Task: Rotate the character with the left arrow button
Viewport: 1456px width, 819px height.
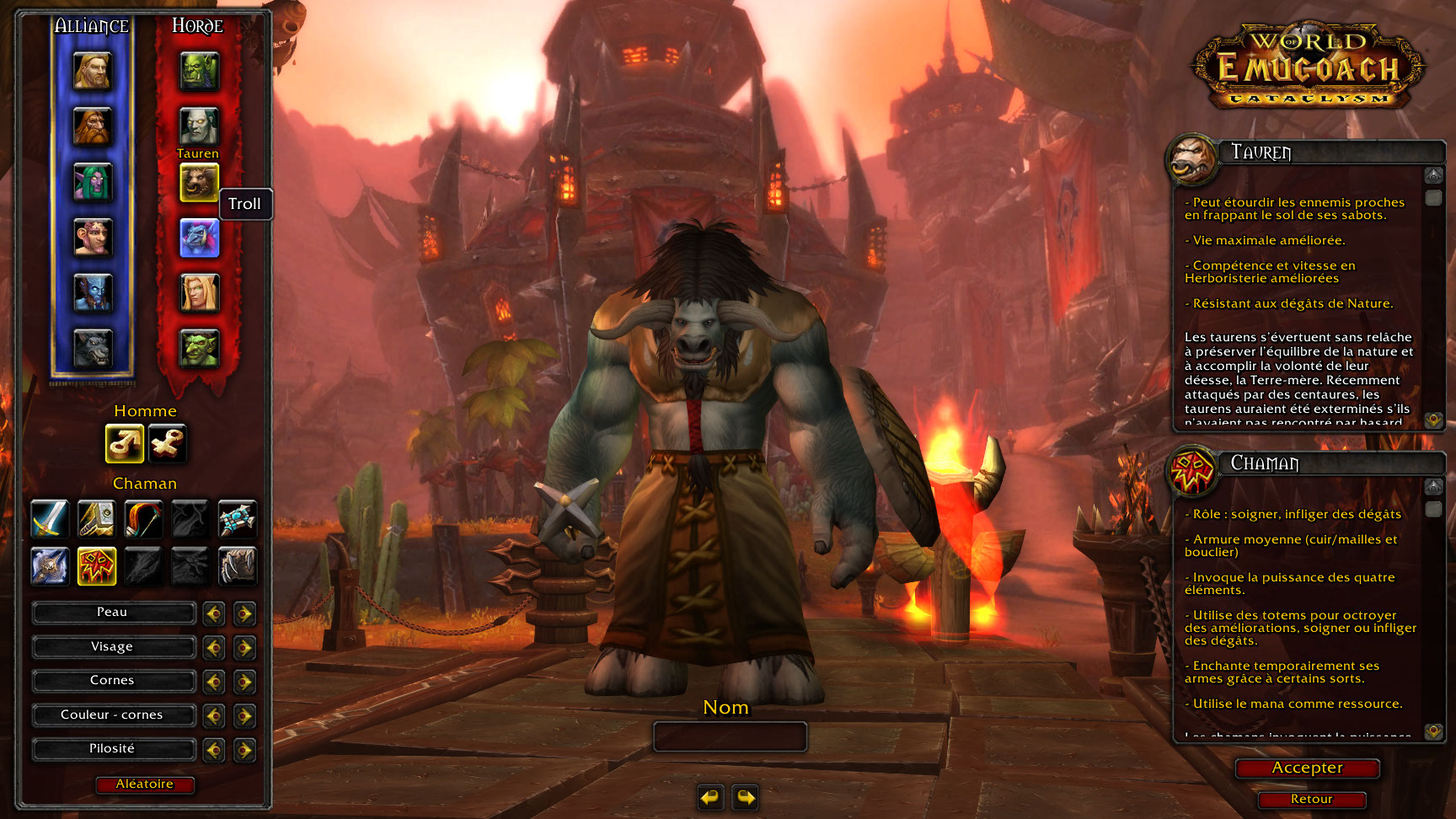Action: click(x=711, y=796)
